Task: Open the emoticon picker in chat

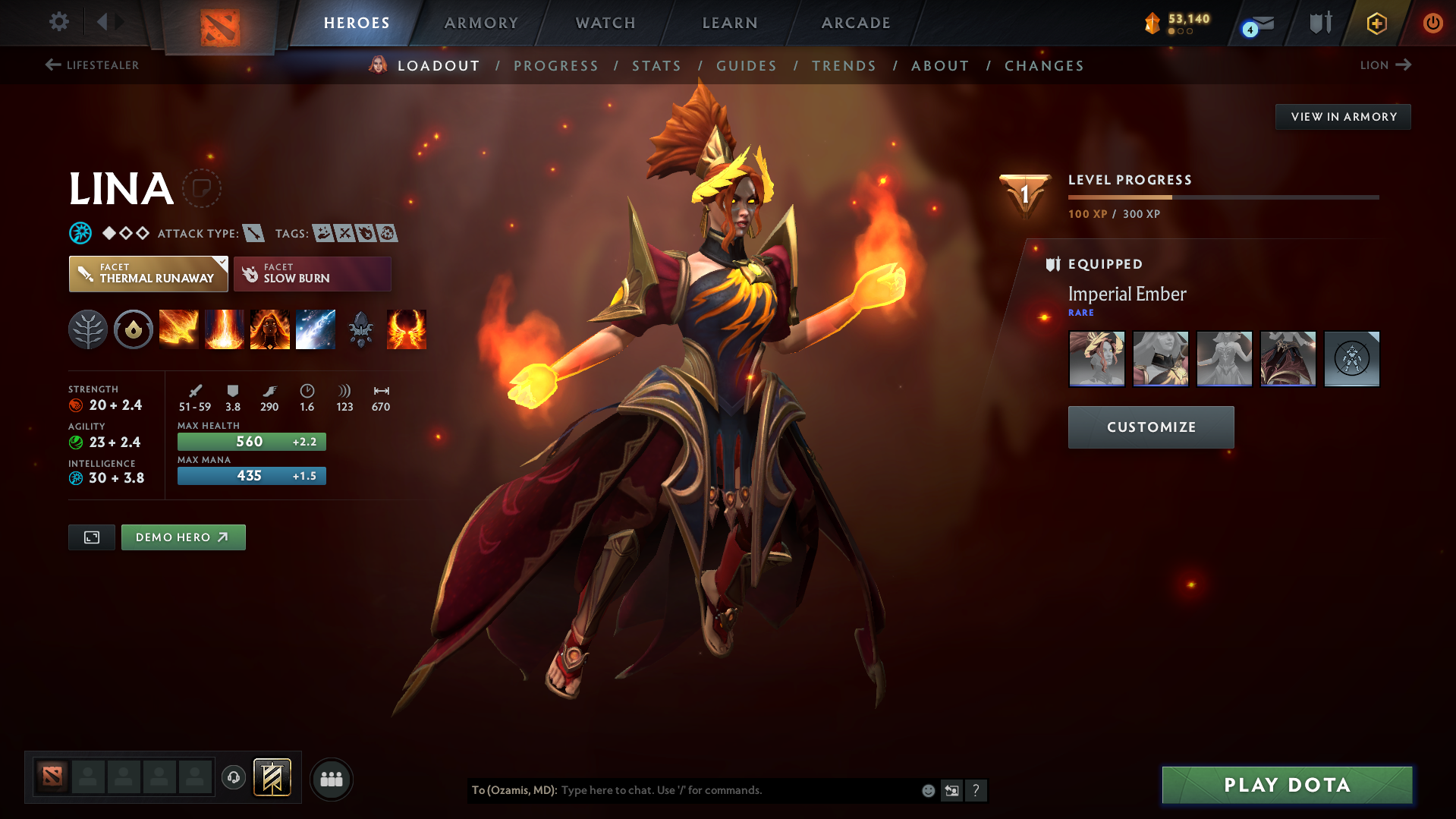Action: pos(927,790)
